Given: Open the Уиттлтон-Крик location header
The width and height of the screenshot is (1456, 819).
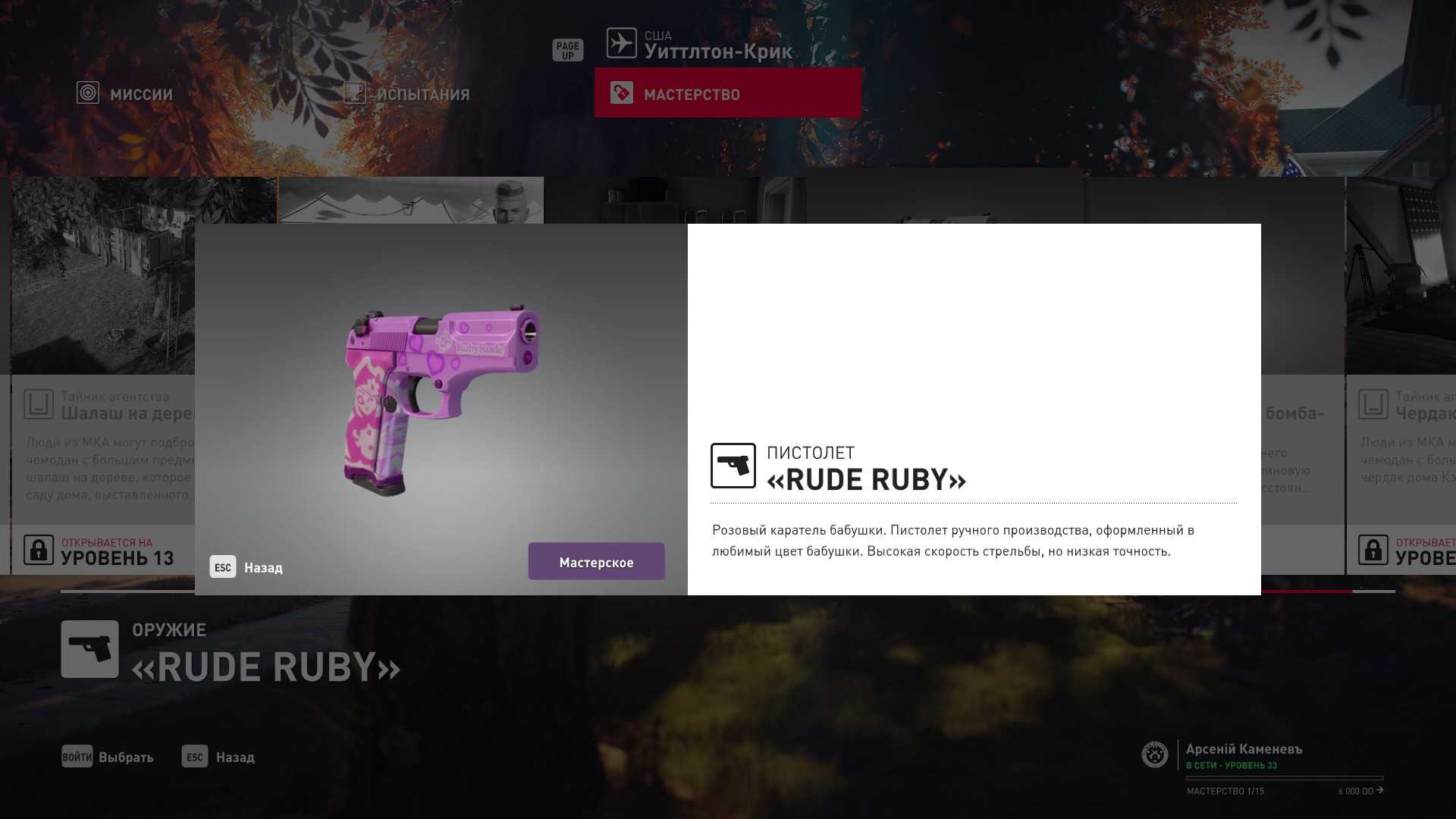Looking at the screenshot, I should click(x=699, y=45).
